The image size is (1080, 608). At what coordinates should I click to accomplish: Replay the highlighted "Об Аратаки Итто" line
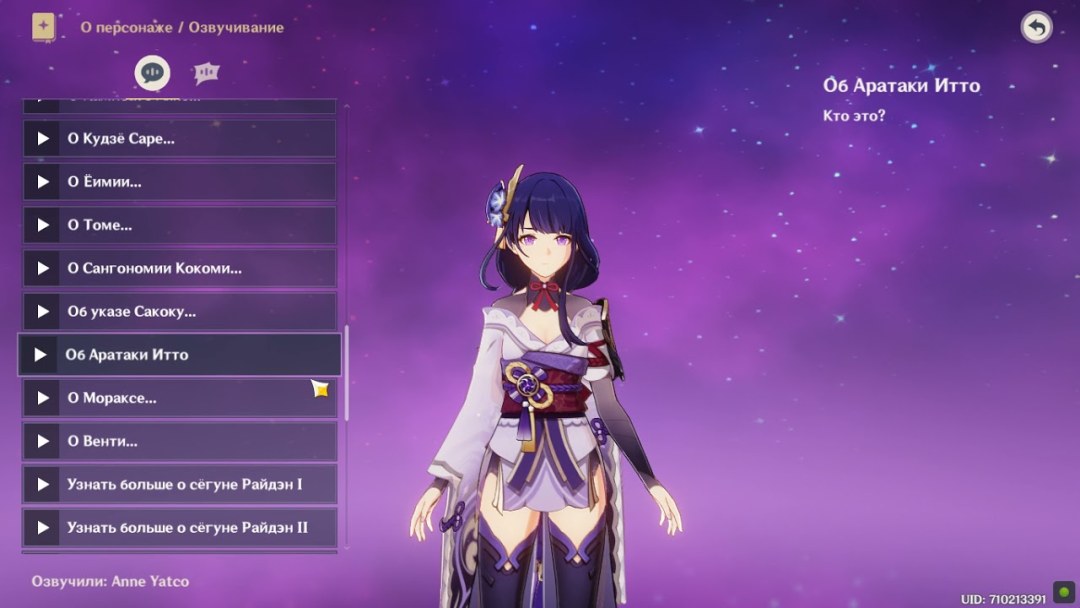(180, 355)
